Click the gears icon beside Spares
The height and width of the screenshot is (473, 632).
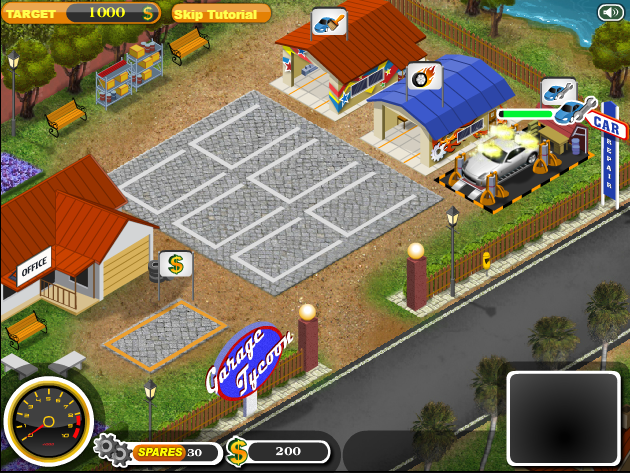111,451
